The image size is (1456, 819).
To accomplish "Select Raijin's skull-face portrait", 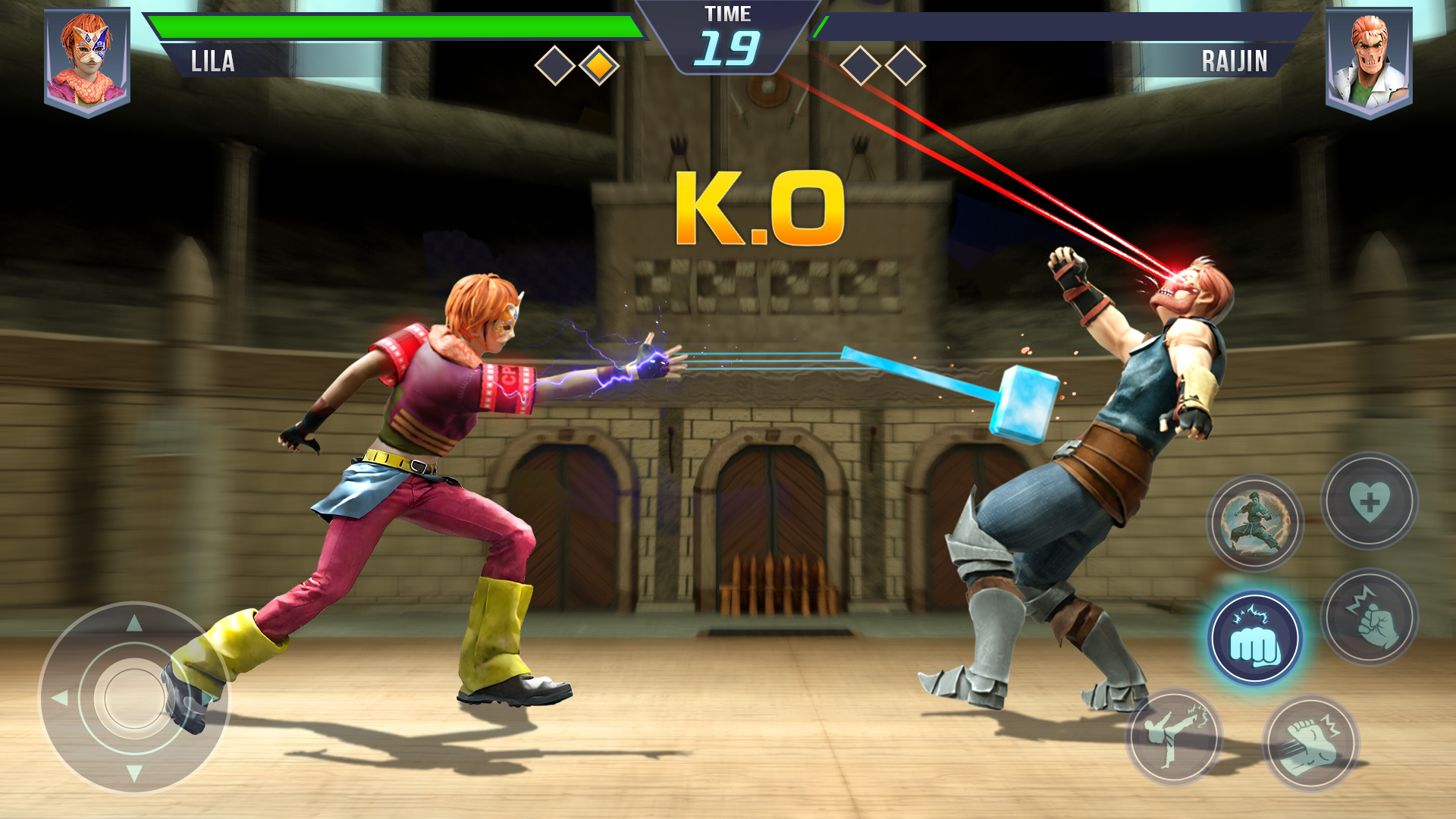I will (x=1369, y=61).
